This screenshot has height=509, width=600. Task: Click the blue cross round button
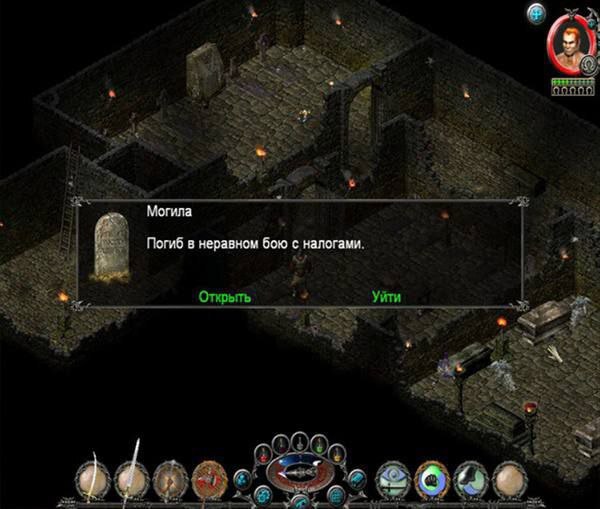(x=535, y=13)
